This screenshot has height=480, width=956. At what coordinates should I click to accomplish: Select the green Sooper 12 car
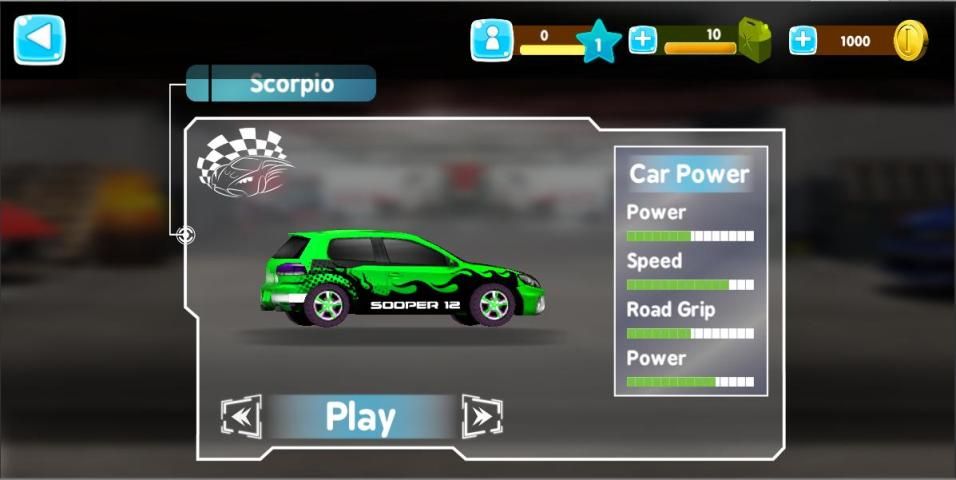point(400,280)
